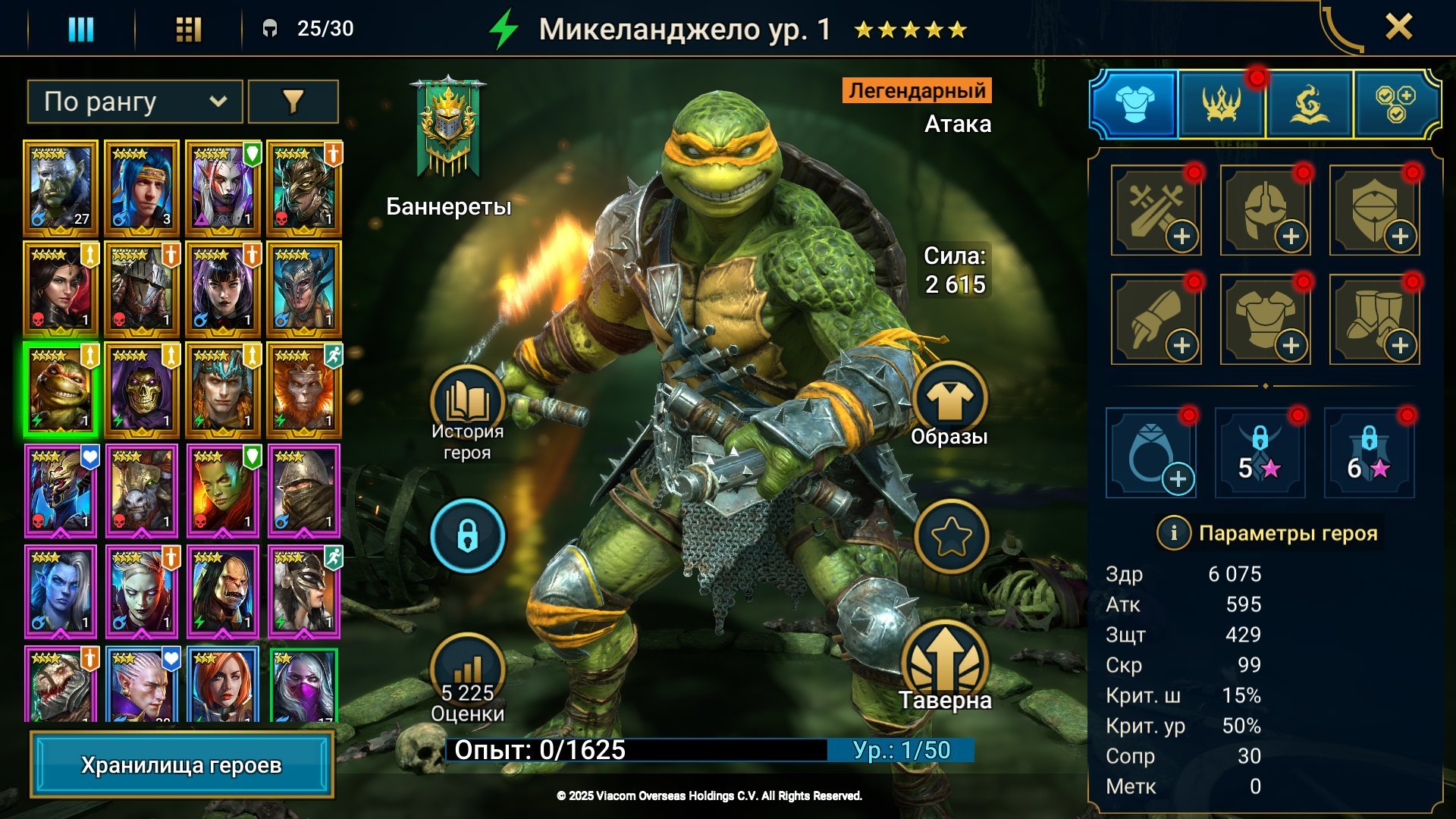This screenshot has width=1456, height=819.
Task: Close the hero screen with the X
Action: coord(1398,27)
